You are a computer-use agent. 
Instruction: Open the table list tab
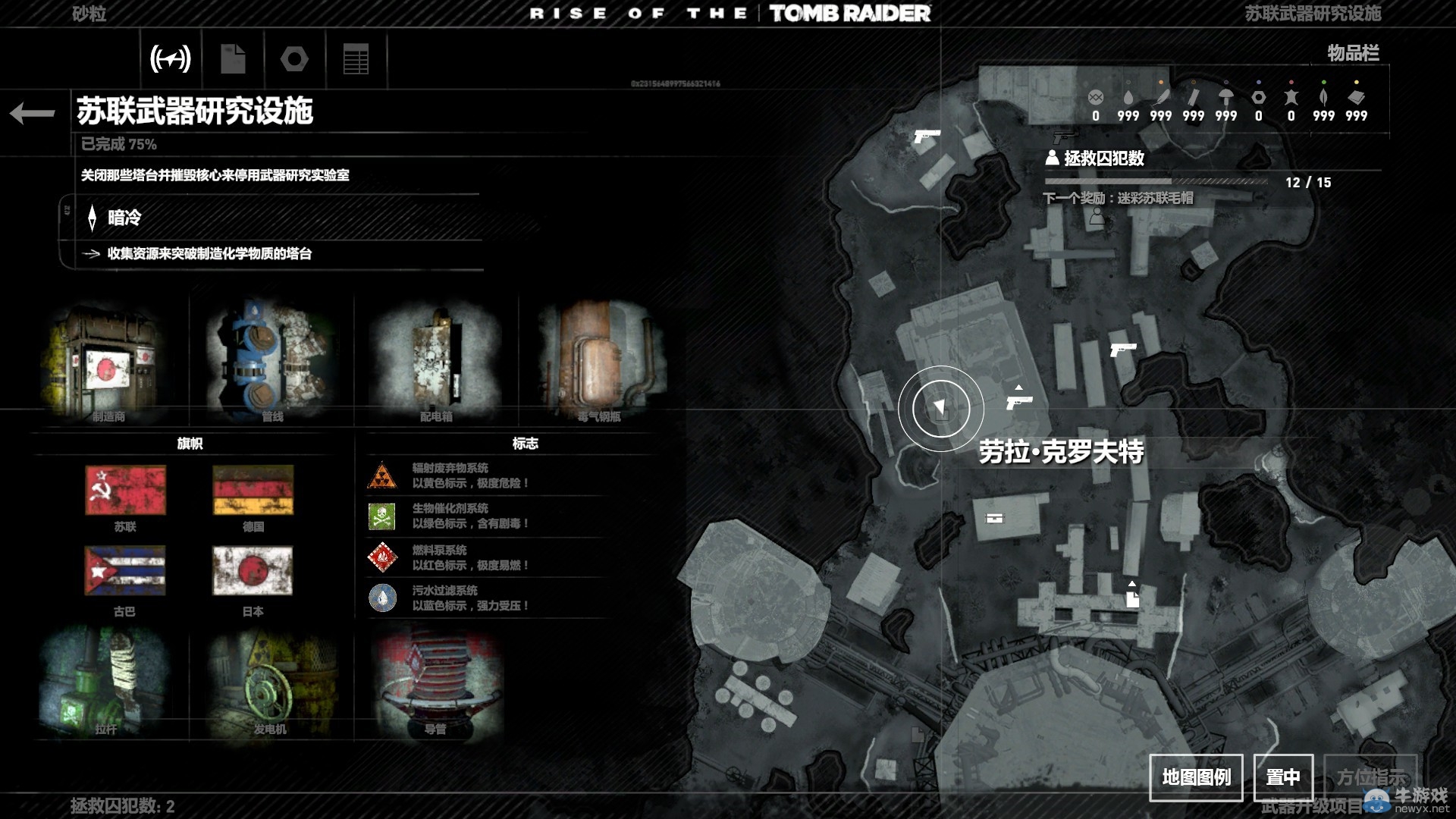[356, 58]
